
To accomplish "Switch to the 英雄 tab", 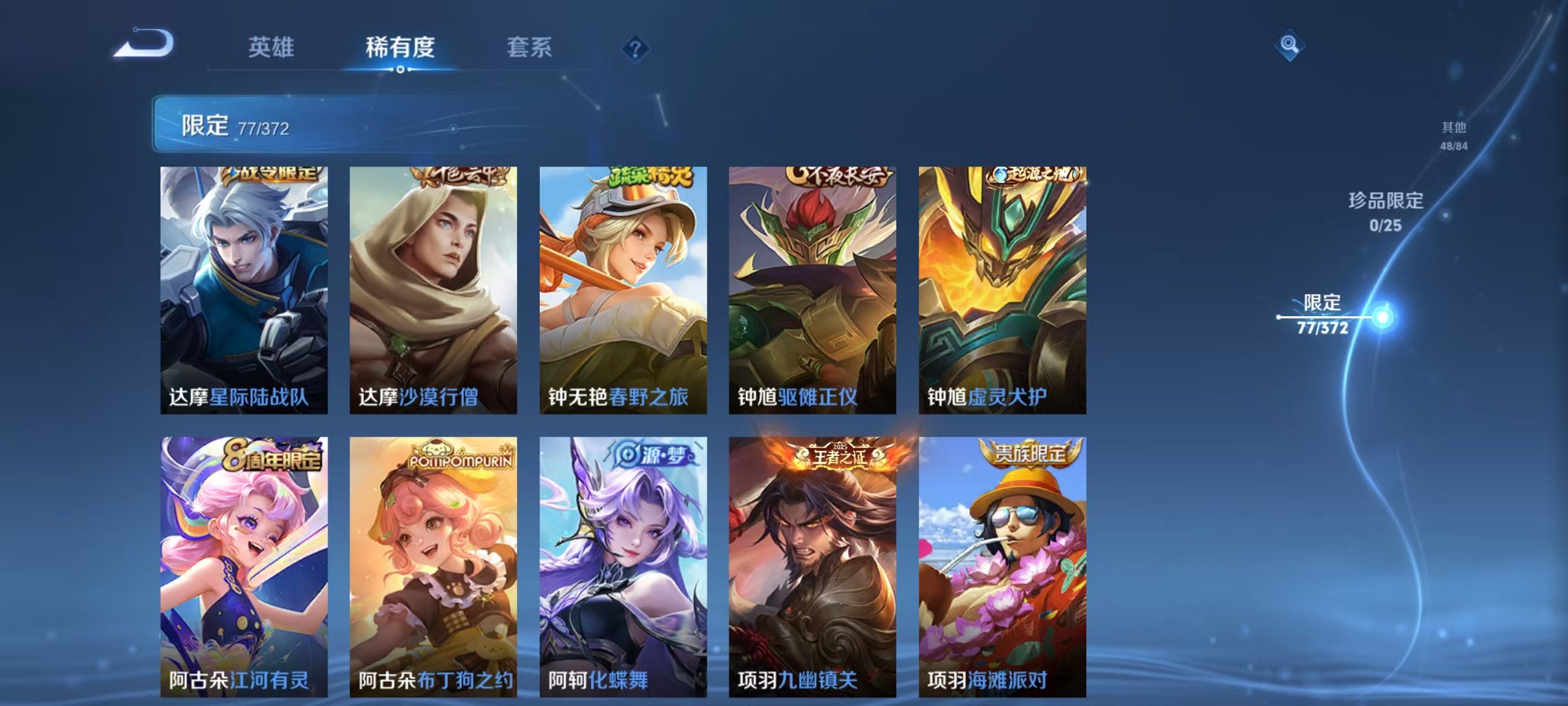I will click(272, 48).
